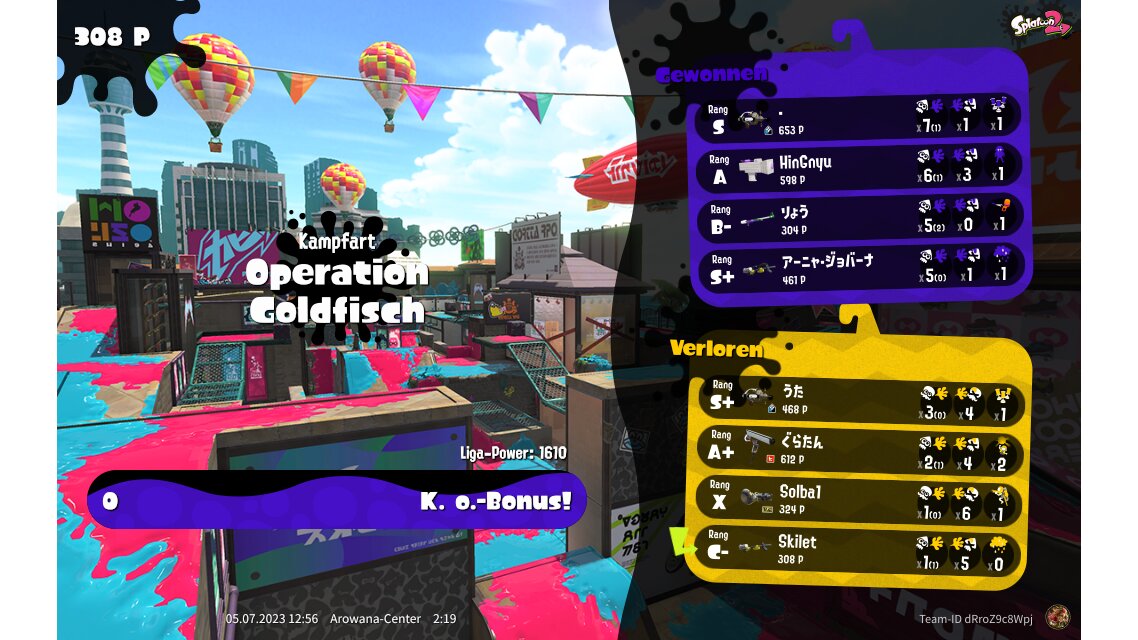Highlight Skilet's row in the yellow team
Image resolution: width=1138 pixels, height=640 pixels.
click(x=859, y=550)
